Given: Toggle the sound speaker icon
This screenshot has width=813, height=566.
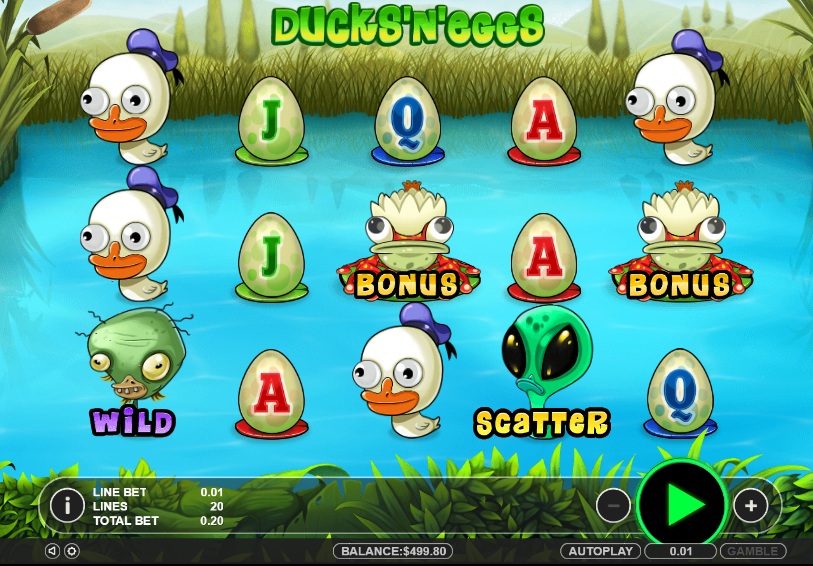Looking at the screenshot, I should [53, 551].
